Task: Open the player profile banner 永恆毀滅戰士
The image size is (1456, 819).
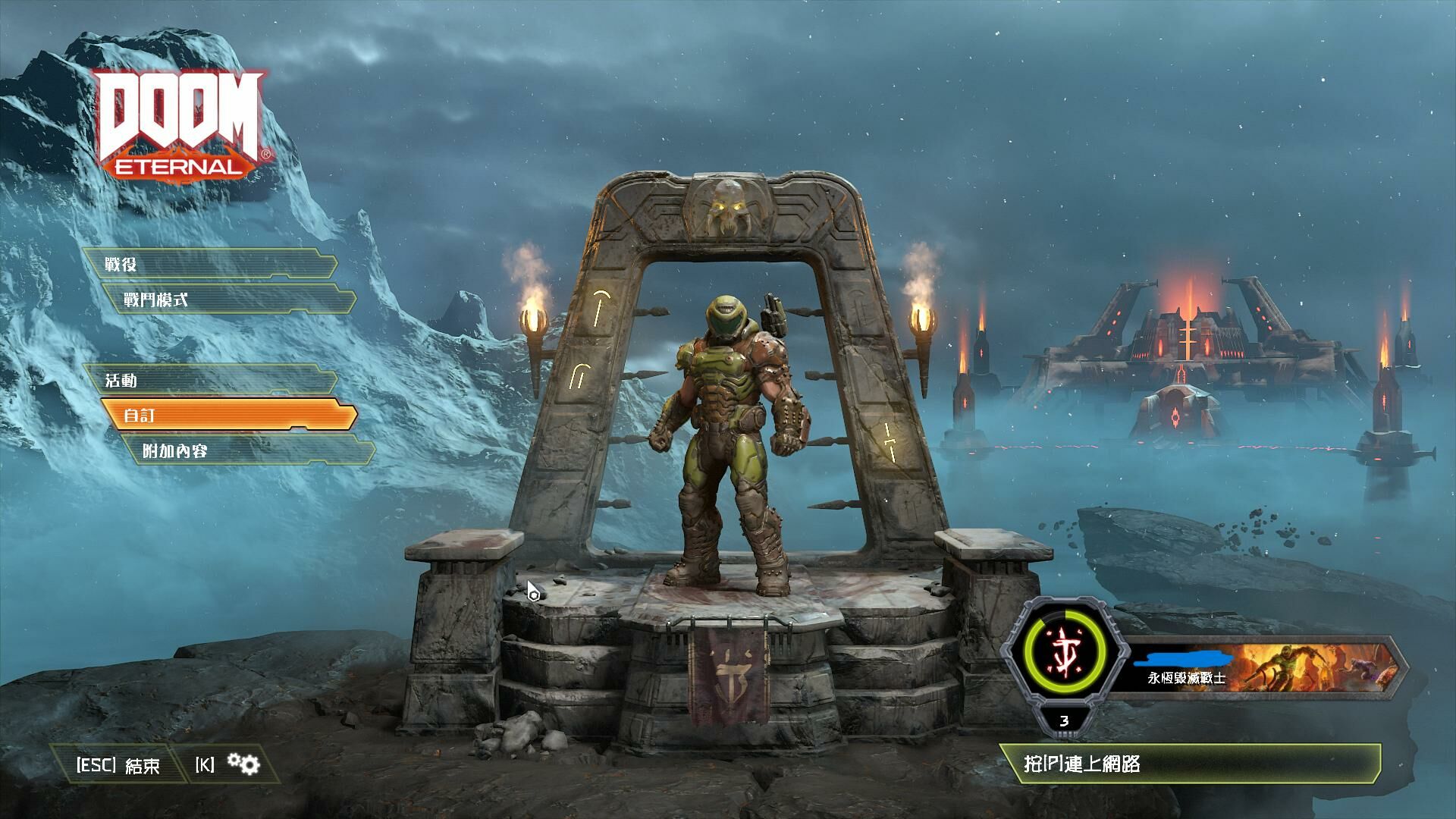Action: 1259,667
